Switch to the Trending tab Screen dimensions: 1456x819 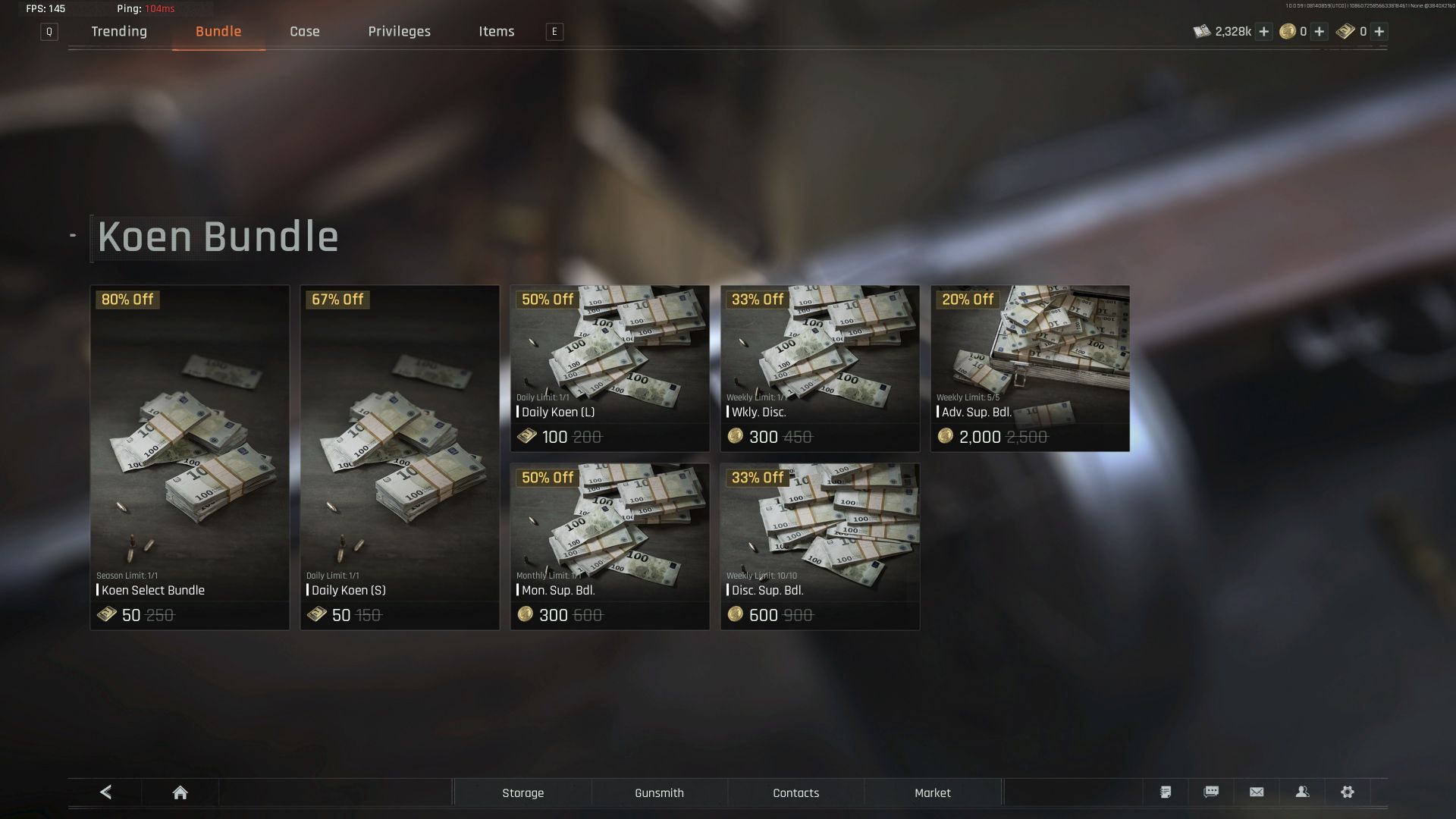119,31
